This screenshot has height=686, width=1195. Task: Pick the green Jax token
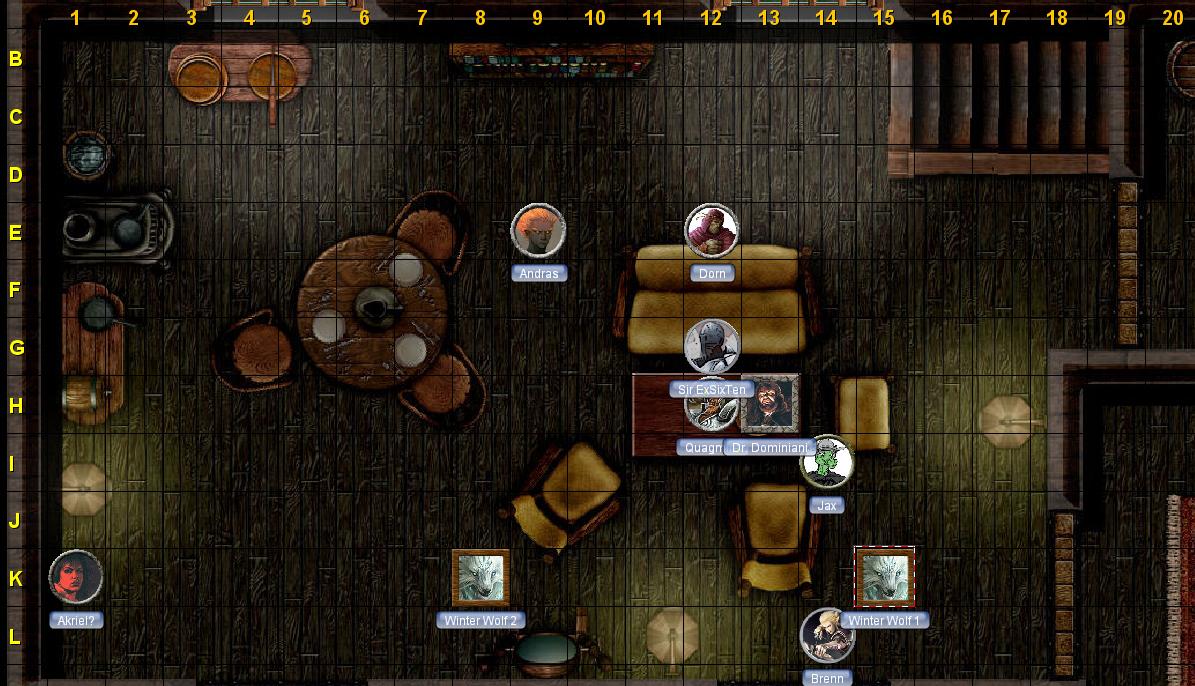827,462
